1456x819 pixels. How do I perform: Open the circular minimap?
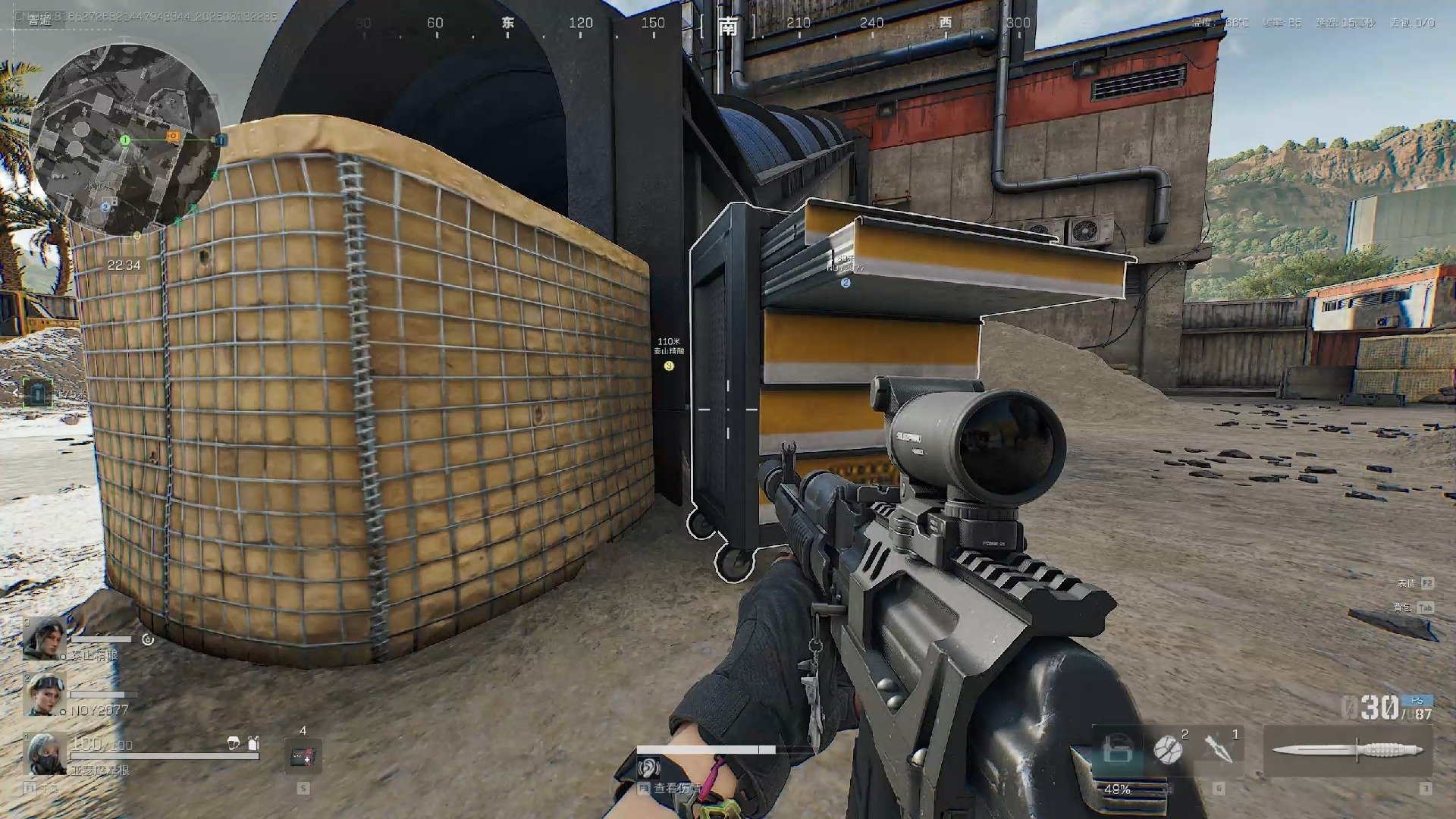125,139
